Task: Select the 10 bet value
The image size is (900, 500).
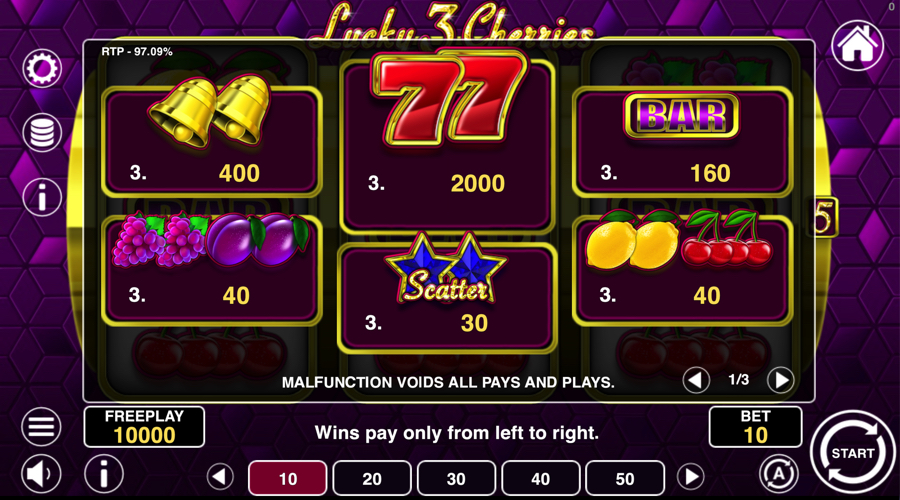Action: pyautogui.click(x=287, y=478)
